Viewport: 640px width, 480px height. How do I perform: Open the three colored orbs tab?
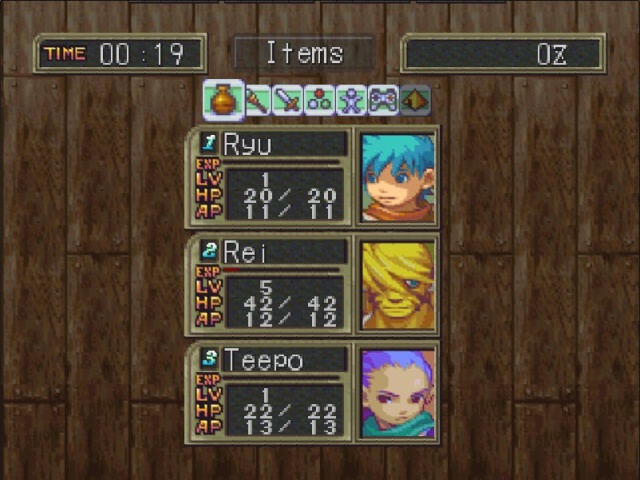click(x=319, y=101)
